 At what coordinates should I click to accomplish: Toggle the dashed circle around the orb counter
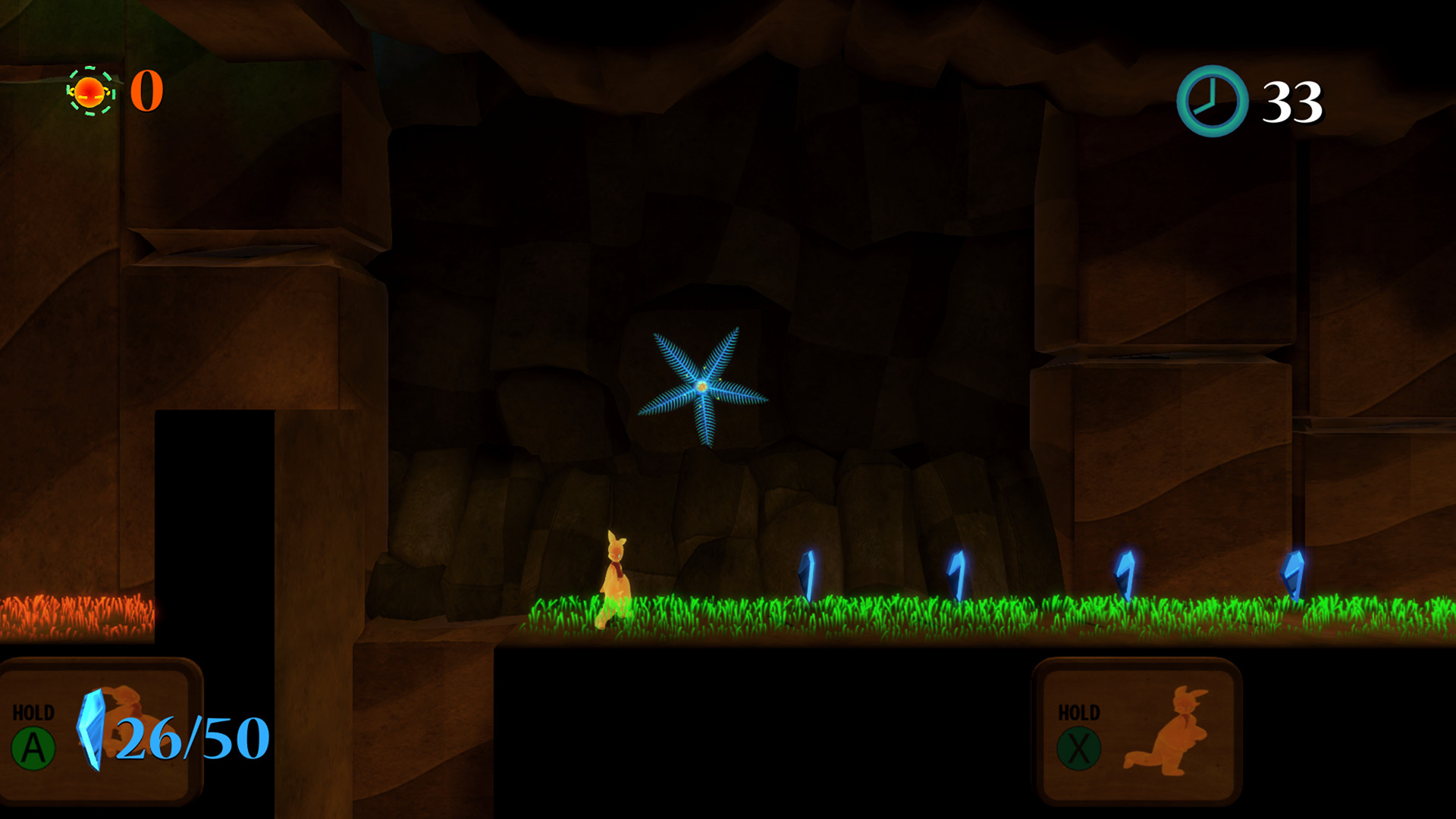point(89,91)
